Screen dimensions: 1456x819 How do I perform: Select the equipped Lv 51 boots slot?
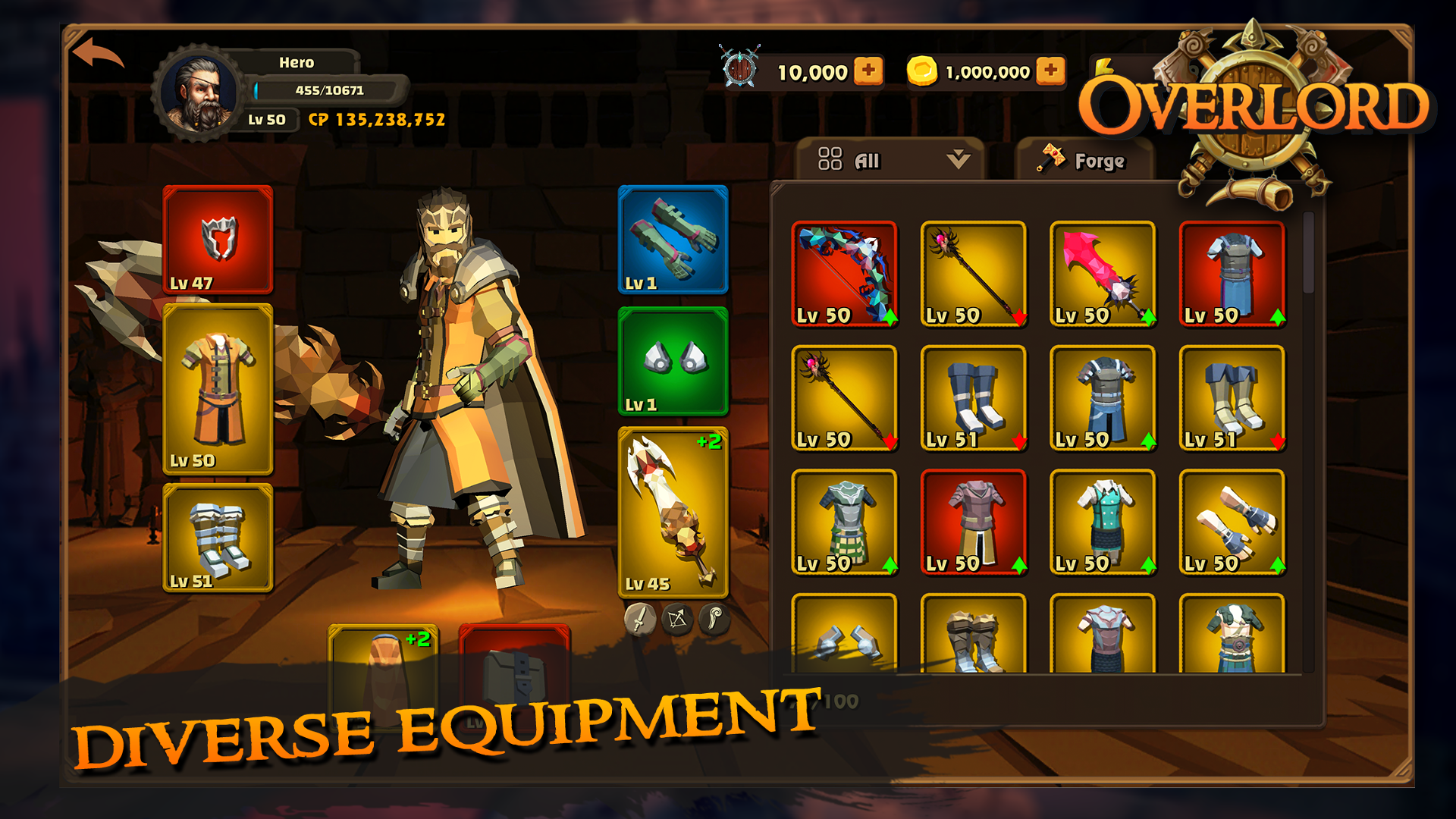(x=218, y=538)
